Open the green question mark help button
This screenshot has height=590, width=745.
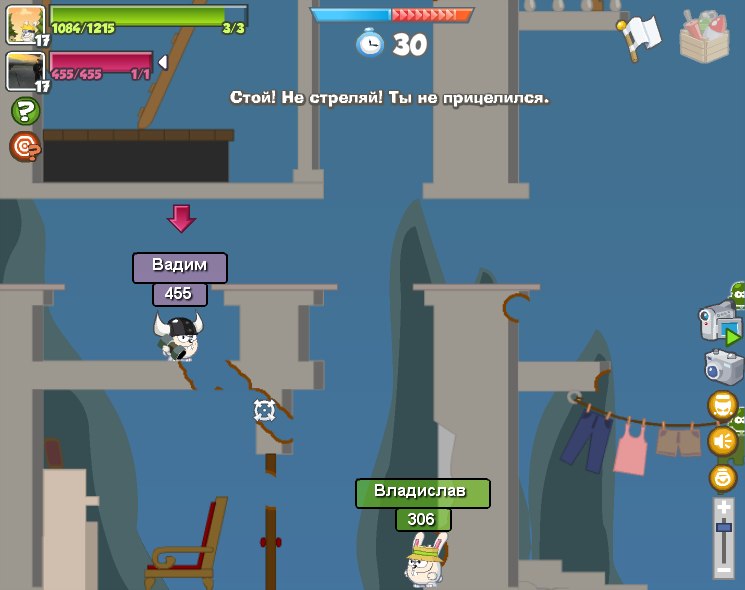(25, 111)
